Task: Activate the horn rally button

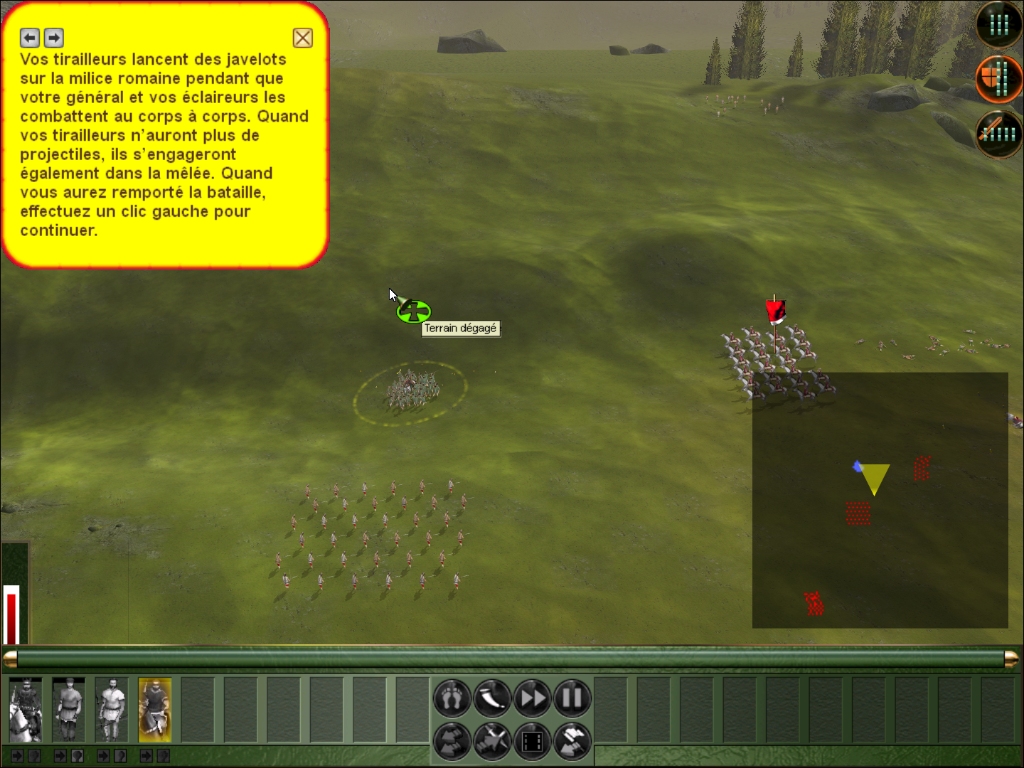Action: click(492, 697)
